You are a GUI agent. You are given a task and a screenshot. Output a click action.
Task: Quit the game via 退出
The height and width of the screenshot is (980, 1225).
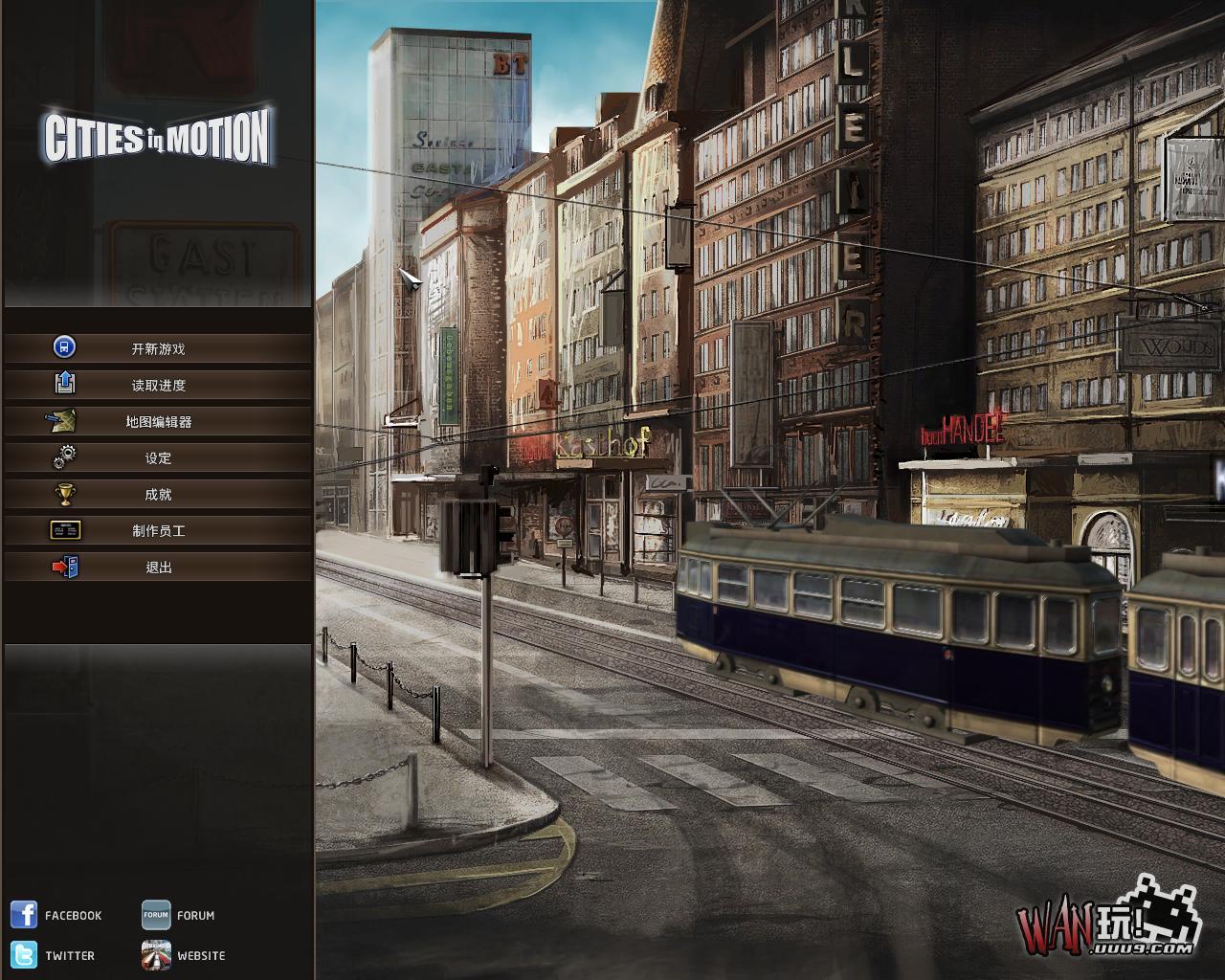[158, 567]
